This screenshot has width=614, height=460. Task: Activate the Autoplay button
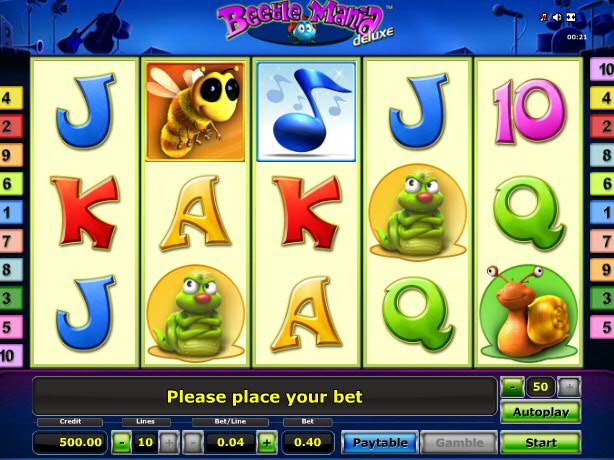pyautogui.click(x=540, y=412)
